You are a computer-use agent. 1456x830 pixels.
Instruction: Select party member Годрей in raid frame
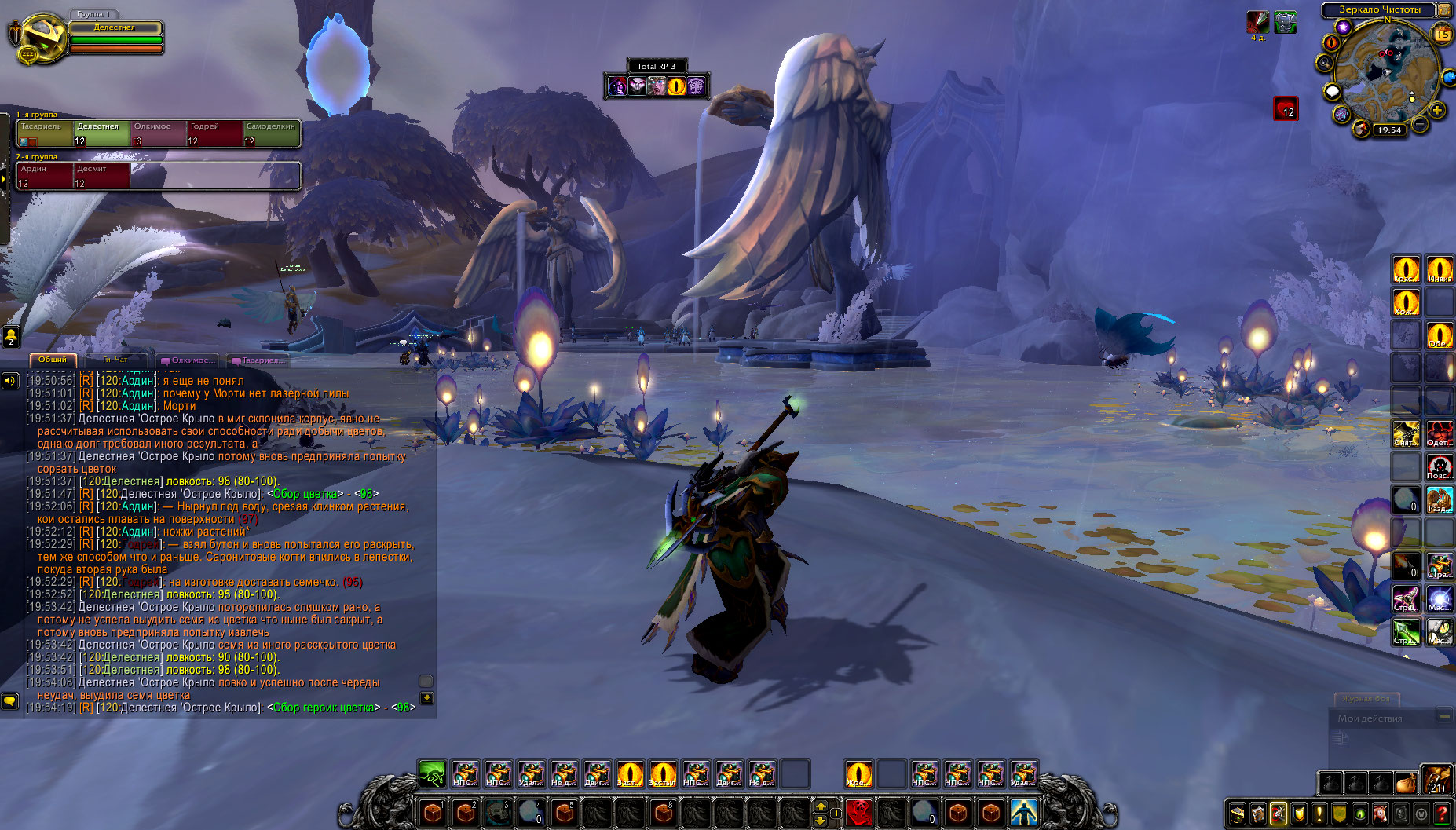click(214, 133)
